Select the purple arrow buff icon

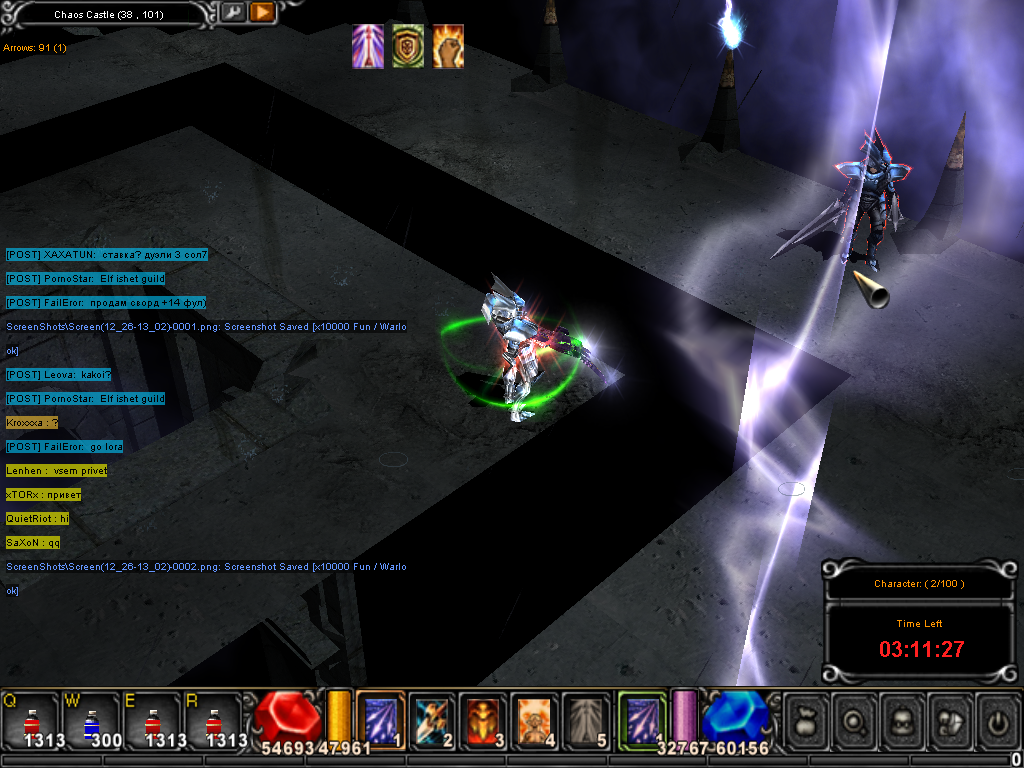[368, 47]
